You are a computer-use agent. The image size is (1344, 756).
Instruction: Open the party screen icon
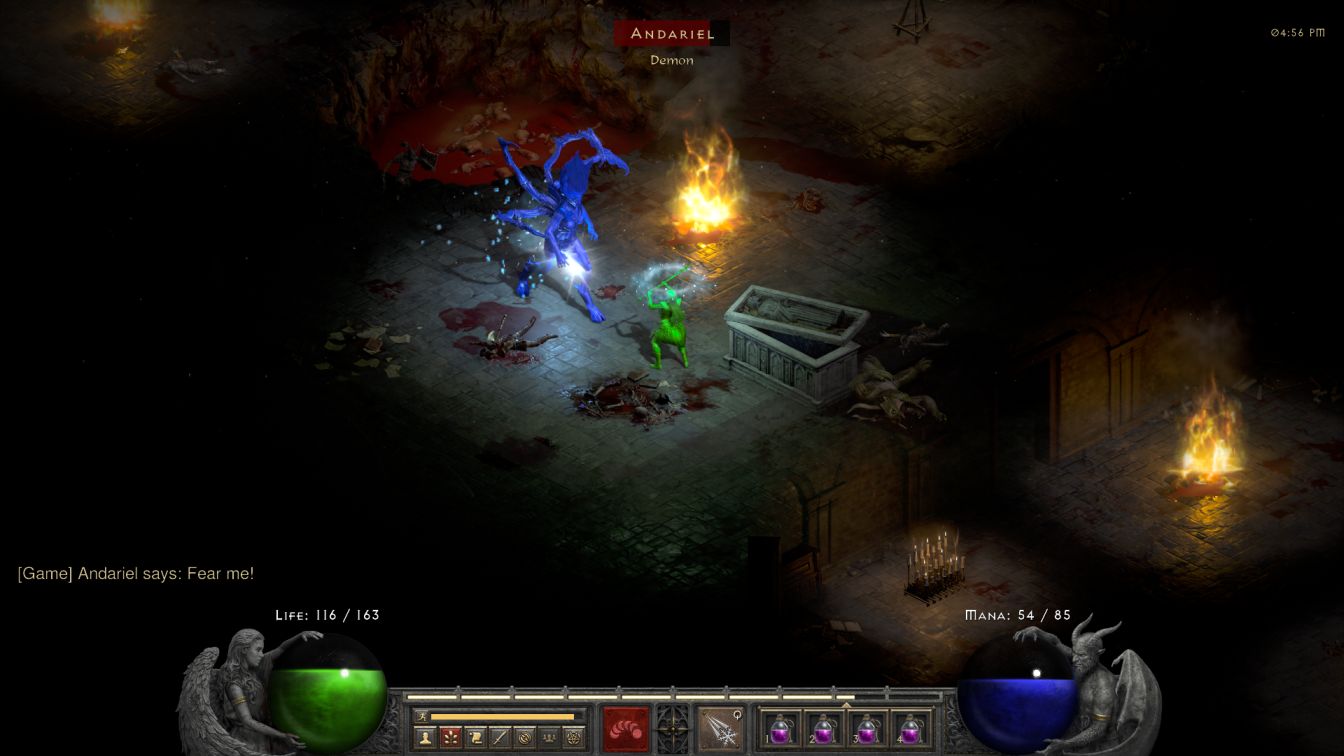pyautogui.click(x=549, y=738)
